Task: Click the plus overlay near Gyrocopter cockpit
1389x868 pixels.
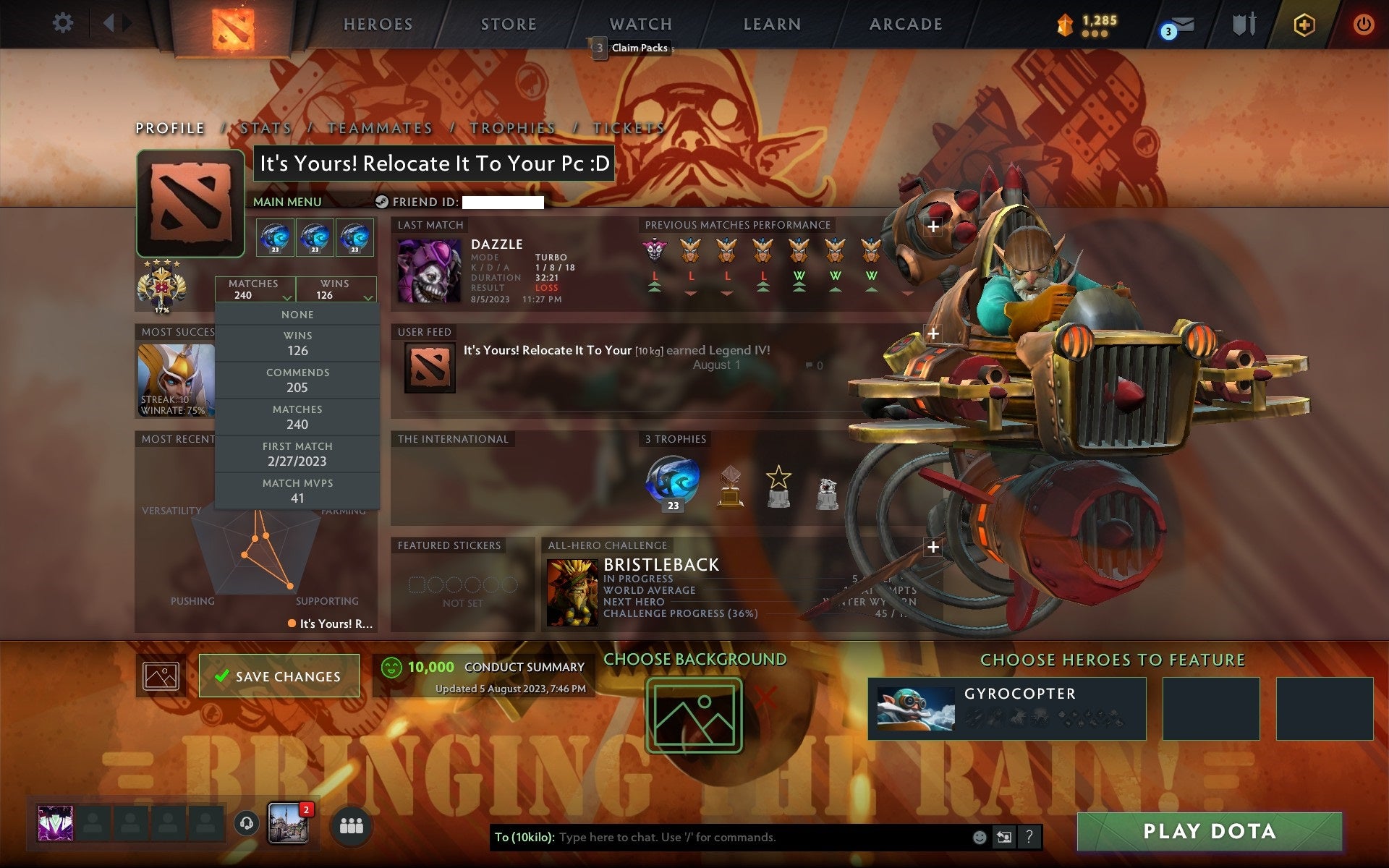Action: (933, 333)
